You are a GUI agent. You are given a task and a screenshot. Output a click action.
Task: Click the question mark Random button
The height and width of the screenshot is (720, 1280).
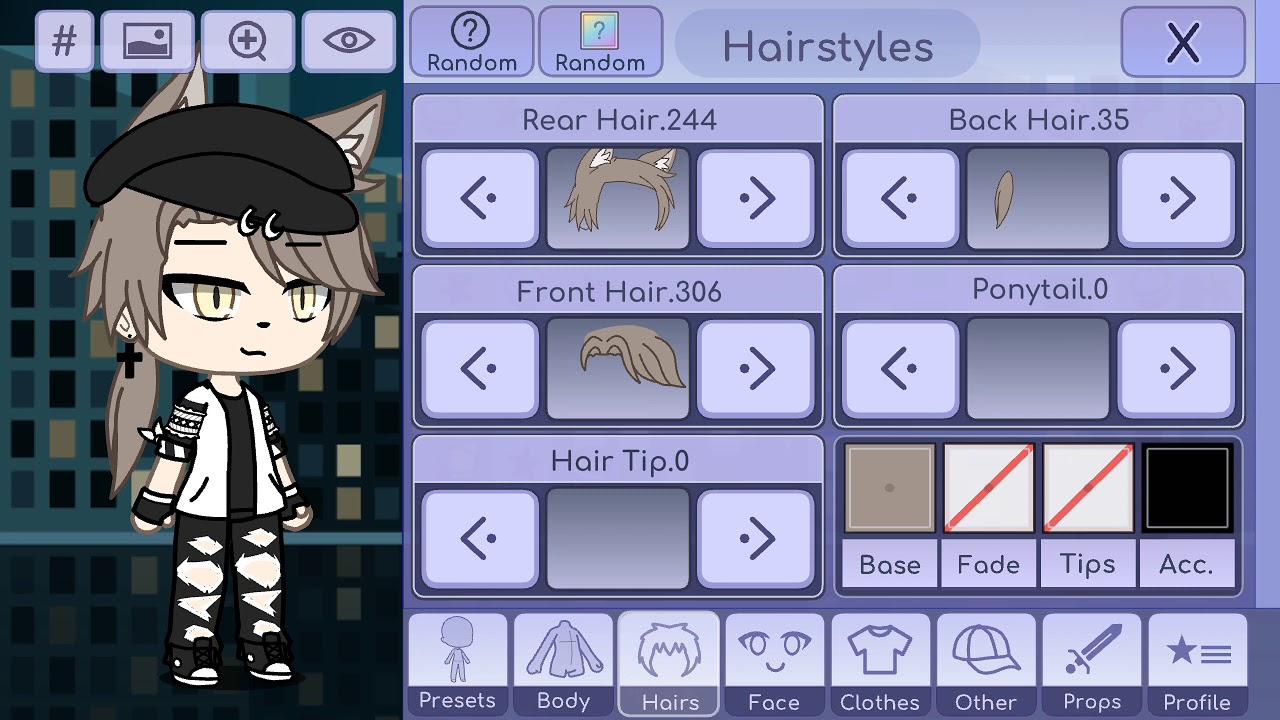(470, 41)
